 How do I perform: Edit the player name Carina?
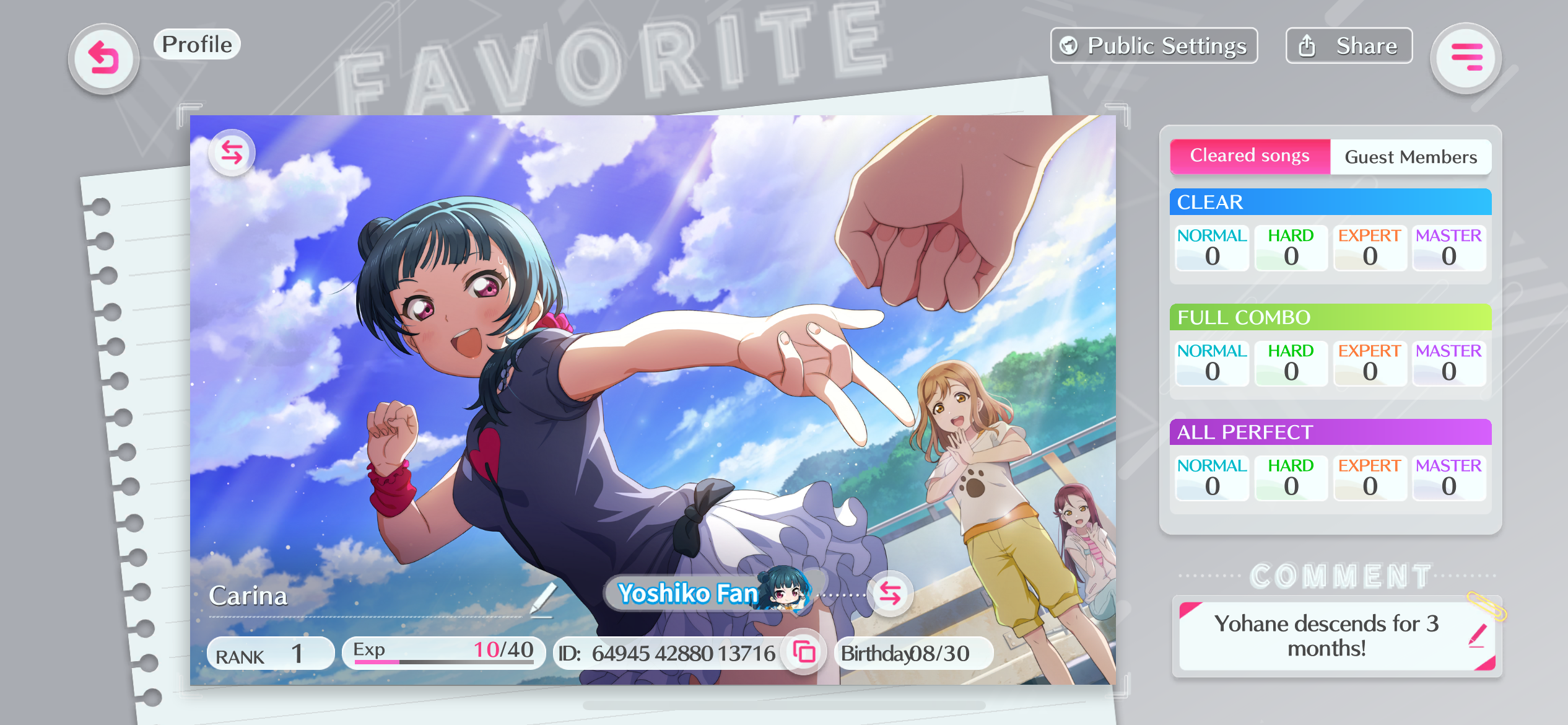542,598
